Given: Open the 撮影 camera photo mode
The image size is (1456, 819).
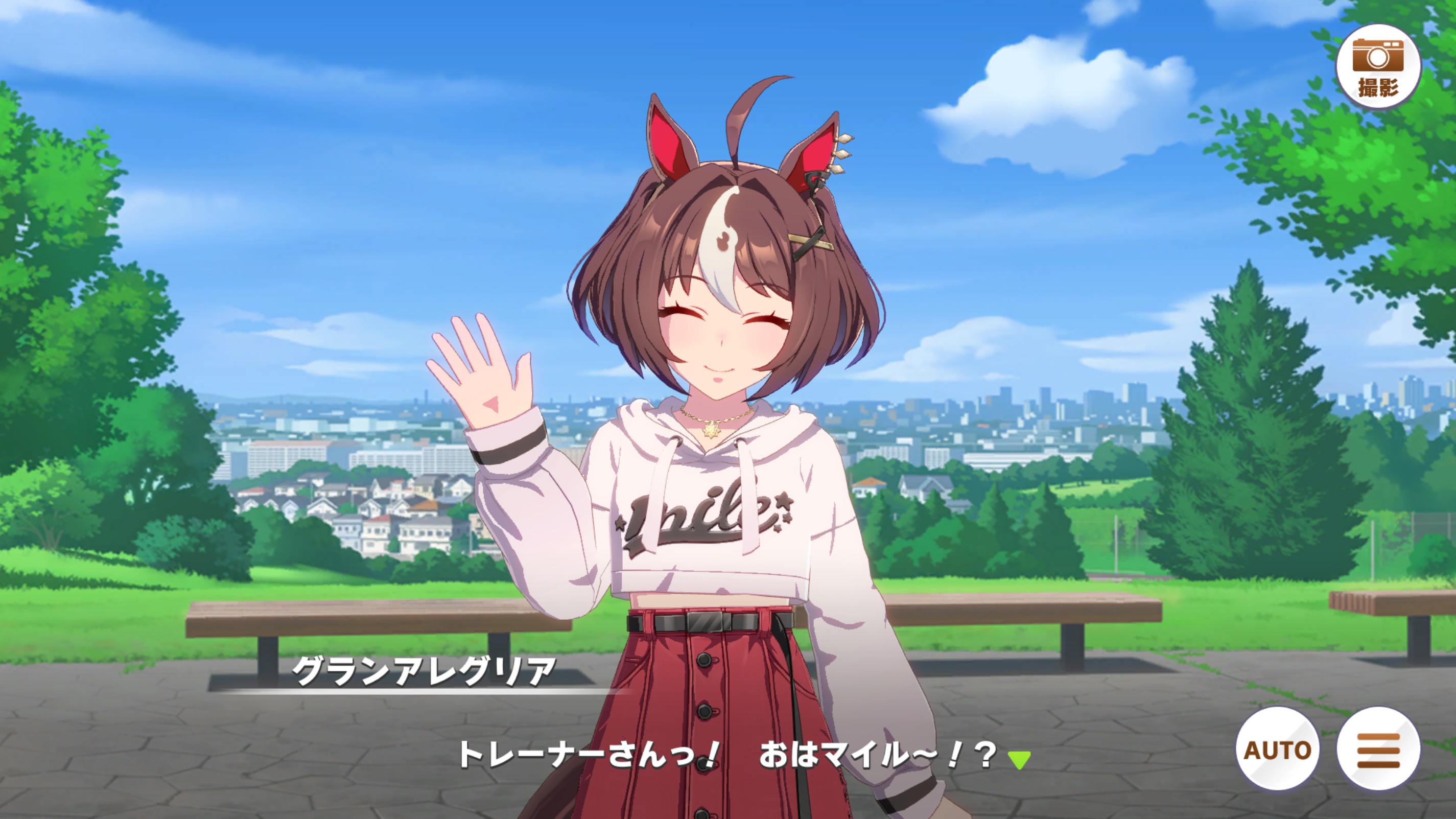Looking at the screenshot, I should [x=1378, y=67].
